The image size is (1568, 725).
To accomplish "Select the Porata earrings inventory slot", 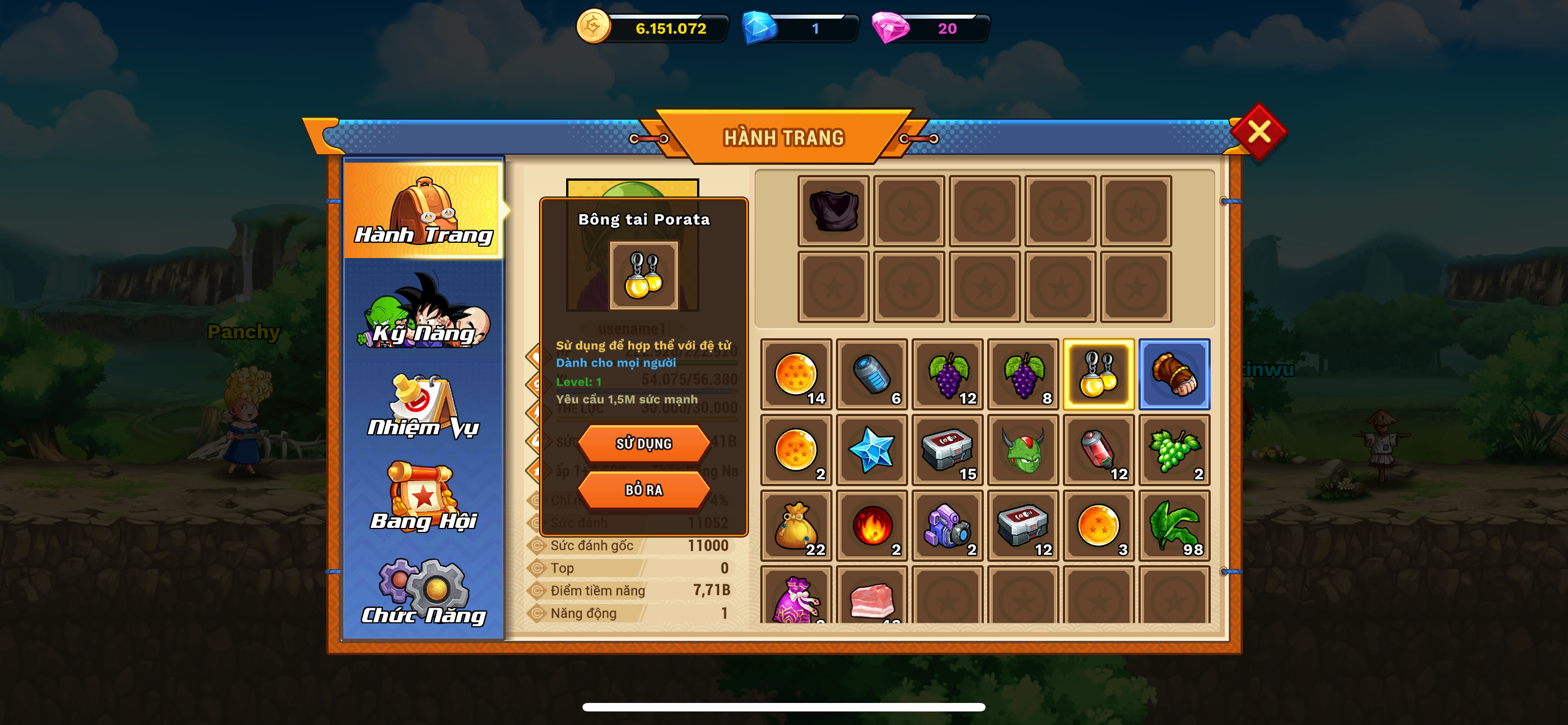I will coord(1099,374).
